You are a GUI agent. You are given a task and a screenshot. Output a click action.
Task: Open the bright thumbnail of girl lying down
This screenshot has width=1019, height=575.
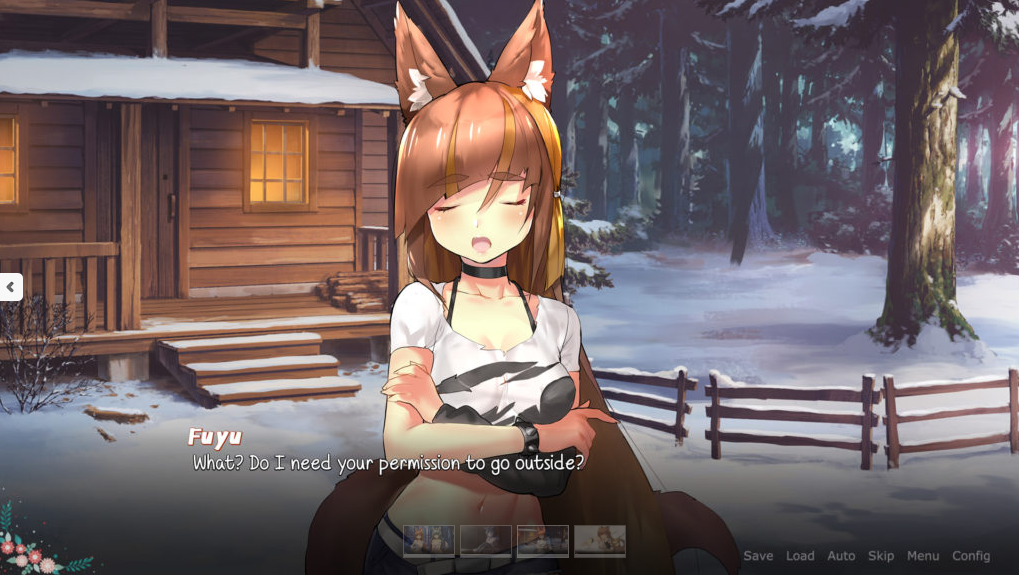tap(600, 541)
